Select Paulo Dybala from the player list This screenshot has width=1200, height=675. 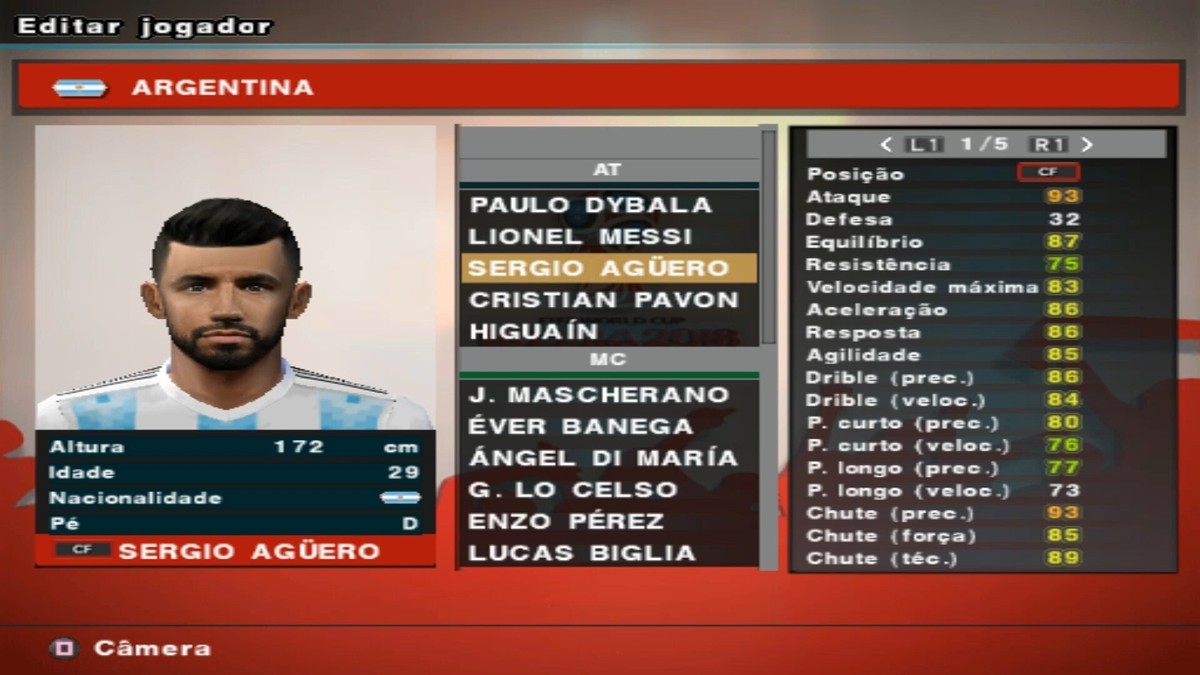[590, 205]
